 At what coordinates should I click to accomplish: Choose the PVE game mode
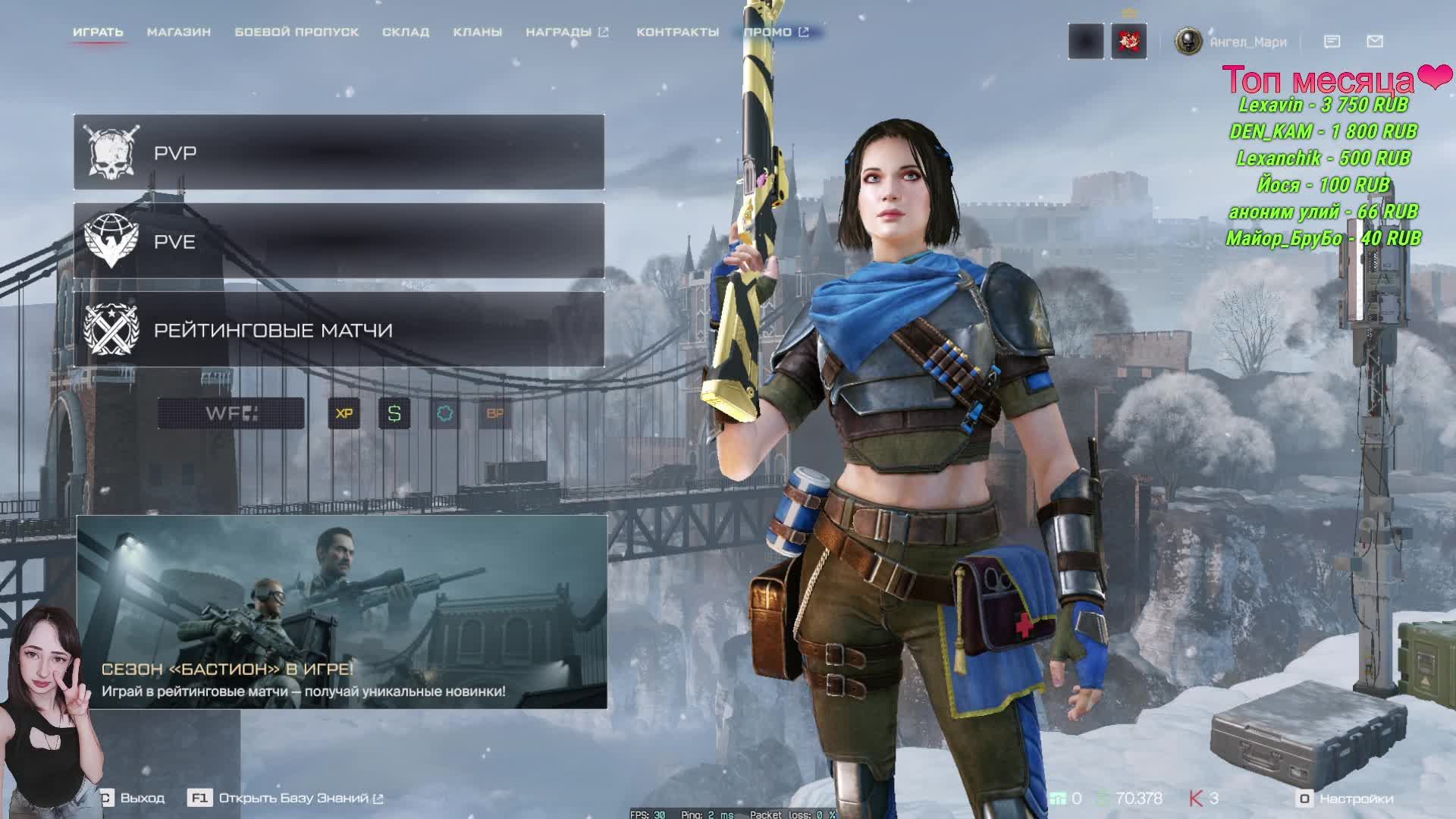(x=339, y=241)
